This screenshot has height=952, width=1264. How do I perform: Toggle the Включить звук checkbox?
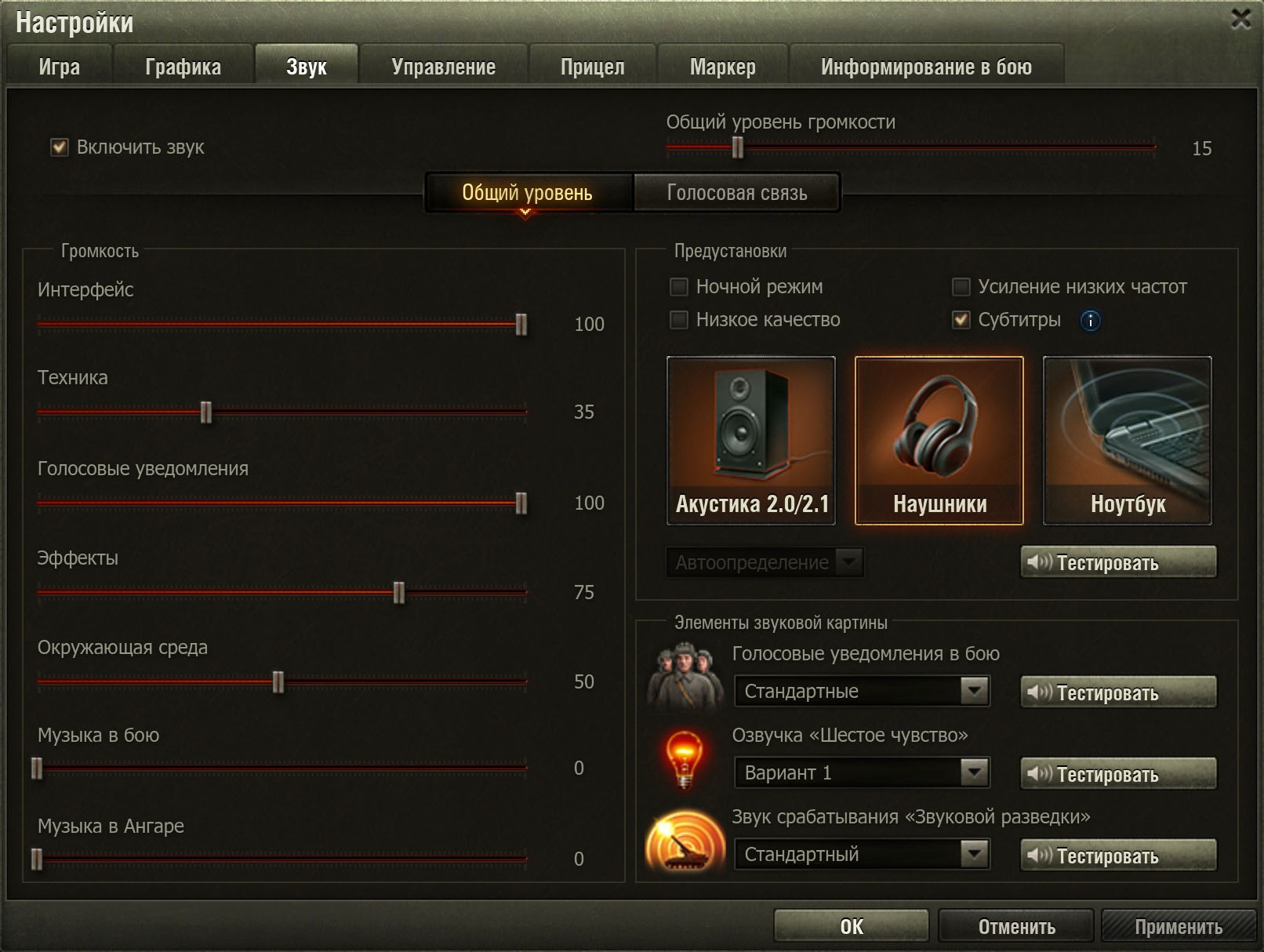point(60,147)
